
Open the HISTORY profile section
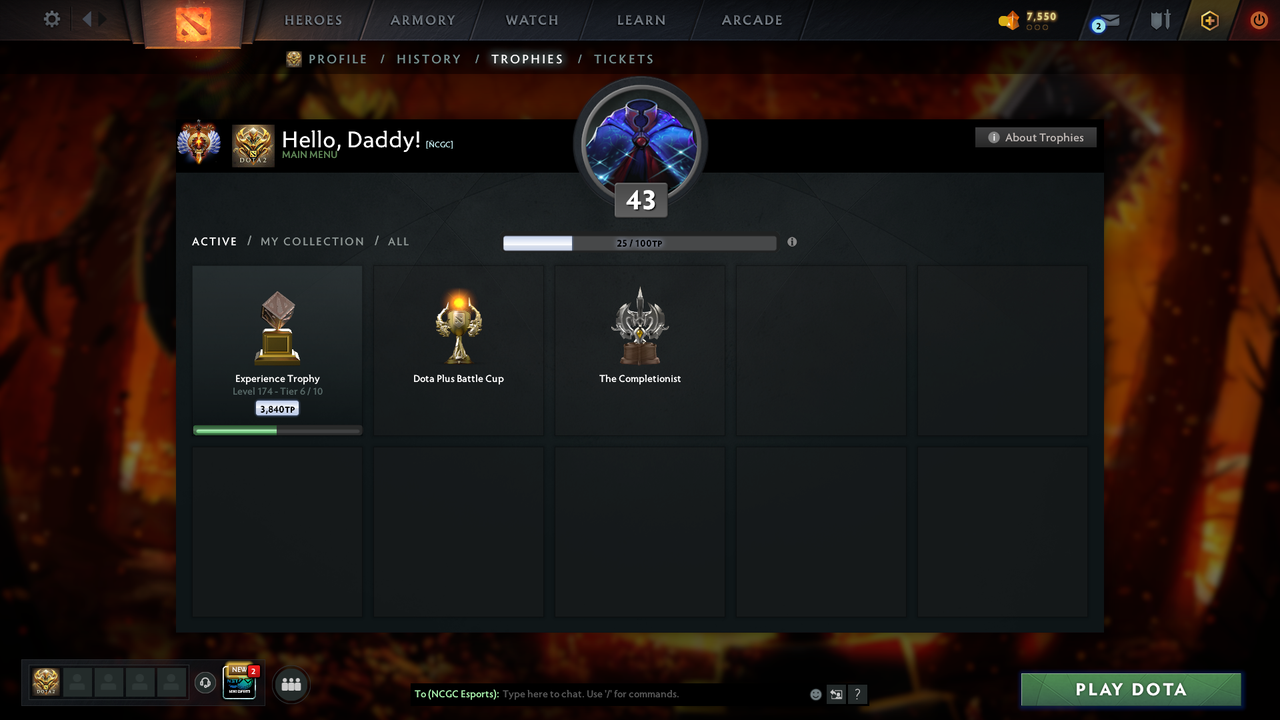click(428, 59)
